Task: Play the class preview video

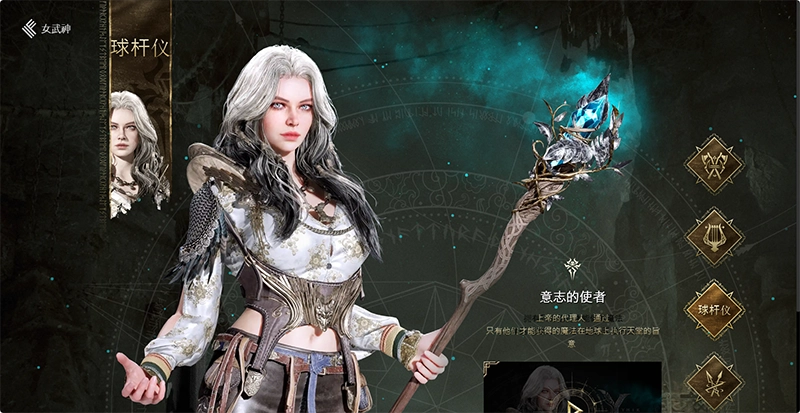Action: [573, 404]
